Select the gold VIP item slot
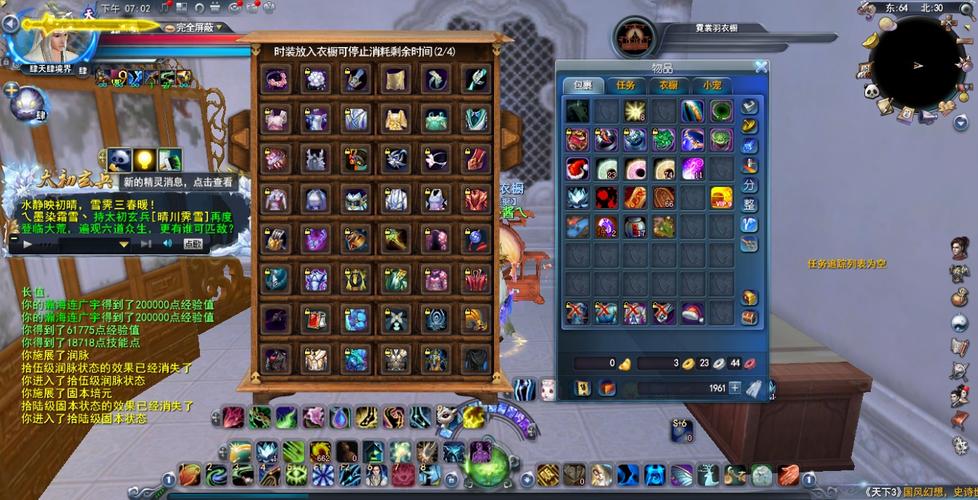Viewport: 978px width, 500px height. tap(721, 197)
